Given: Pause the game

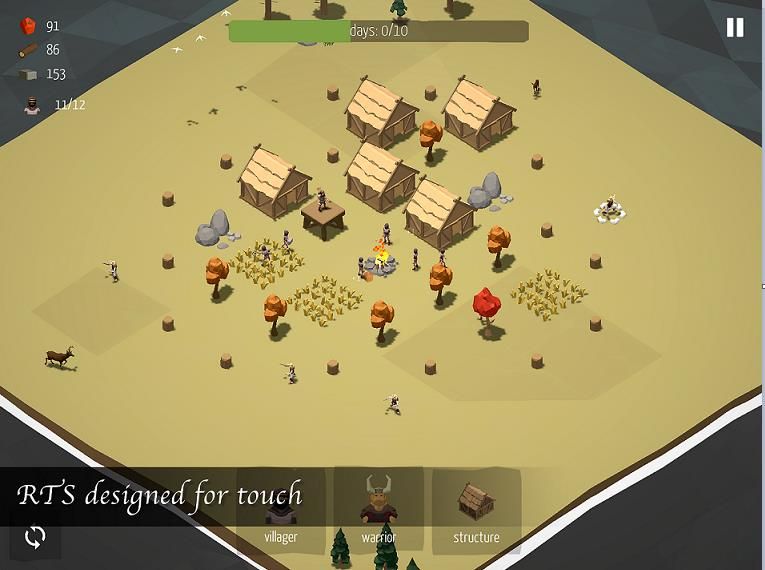Looking at the screenshot, I should [735, 28].
